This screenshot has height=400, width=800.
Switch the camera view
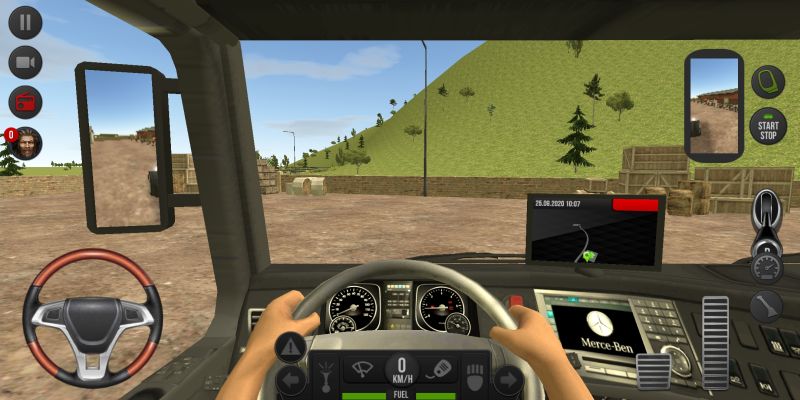(x=25, y=62)
